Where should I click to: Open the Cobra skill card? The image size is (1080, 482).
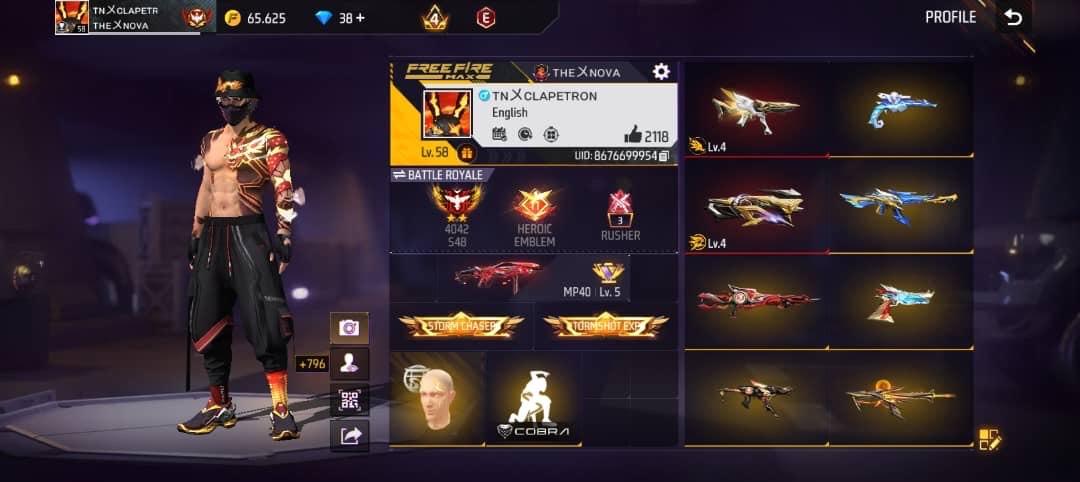[534, 400]
